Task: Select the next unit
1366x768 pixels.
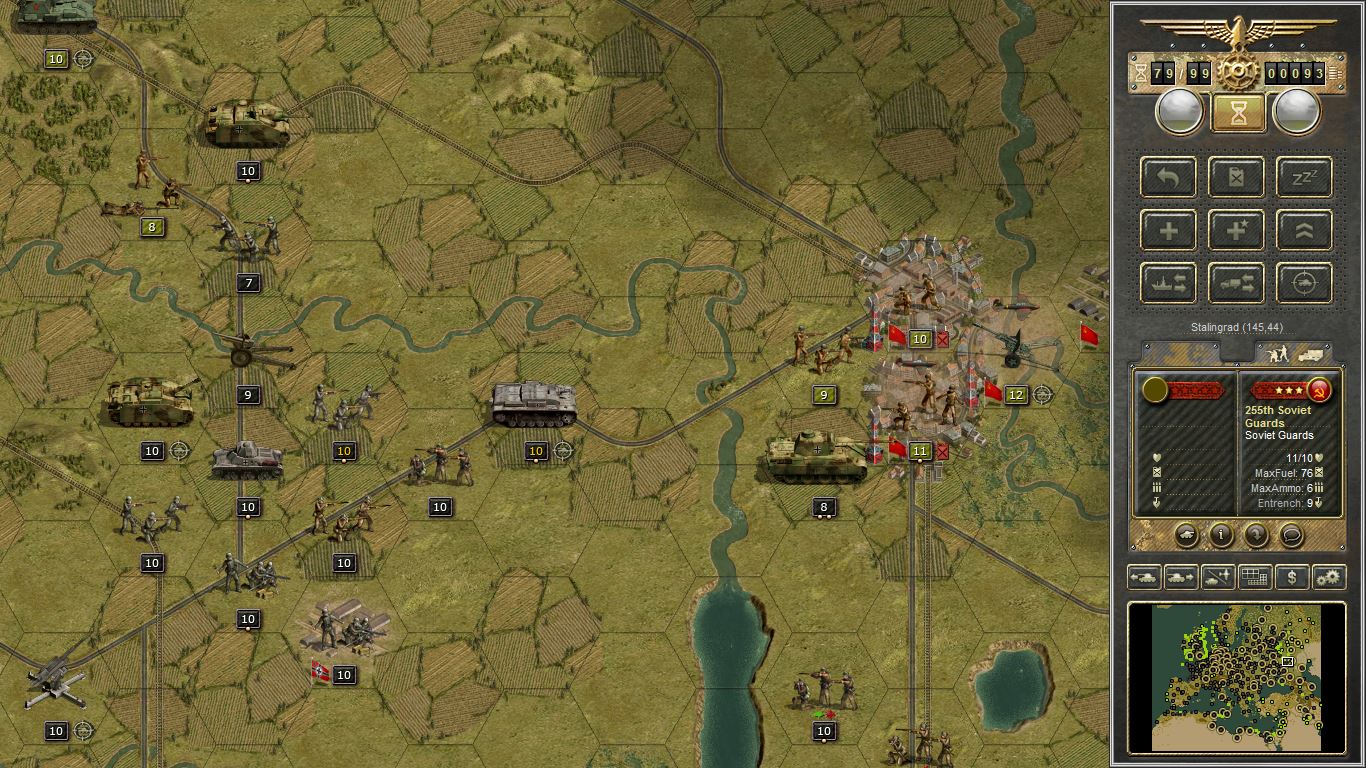Action: (x=1181, y=577)
